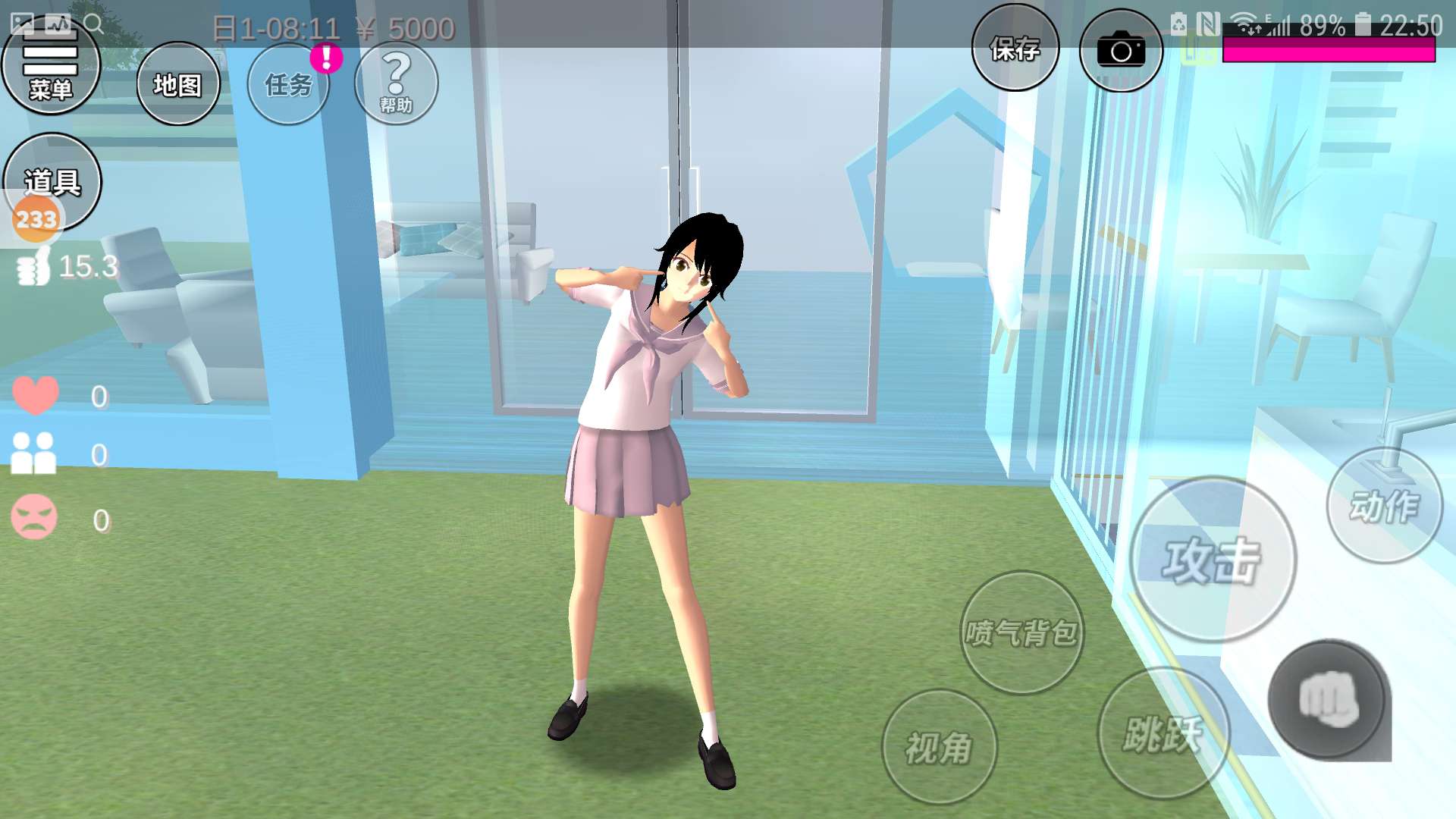Open the 动作 actions button
Viewport: 1456px width, 819px height.
(1384, 506)
